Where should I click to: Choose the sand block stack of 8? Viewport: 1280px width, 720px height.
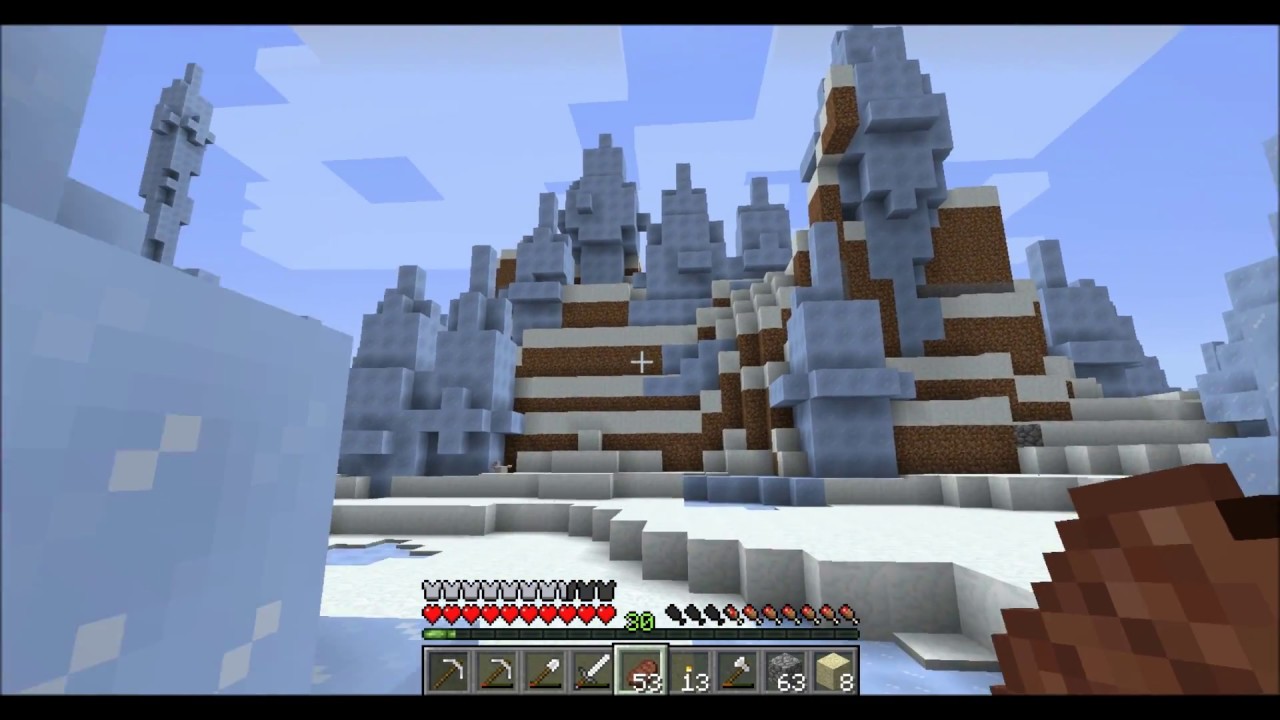[x=834, y=670]
